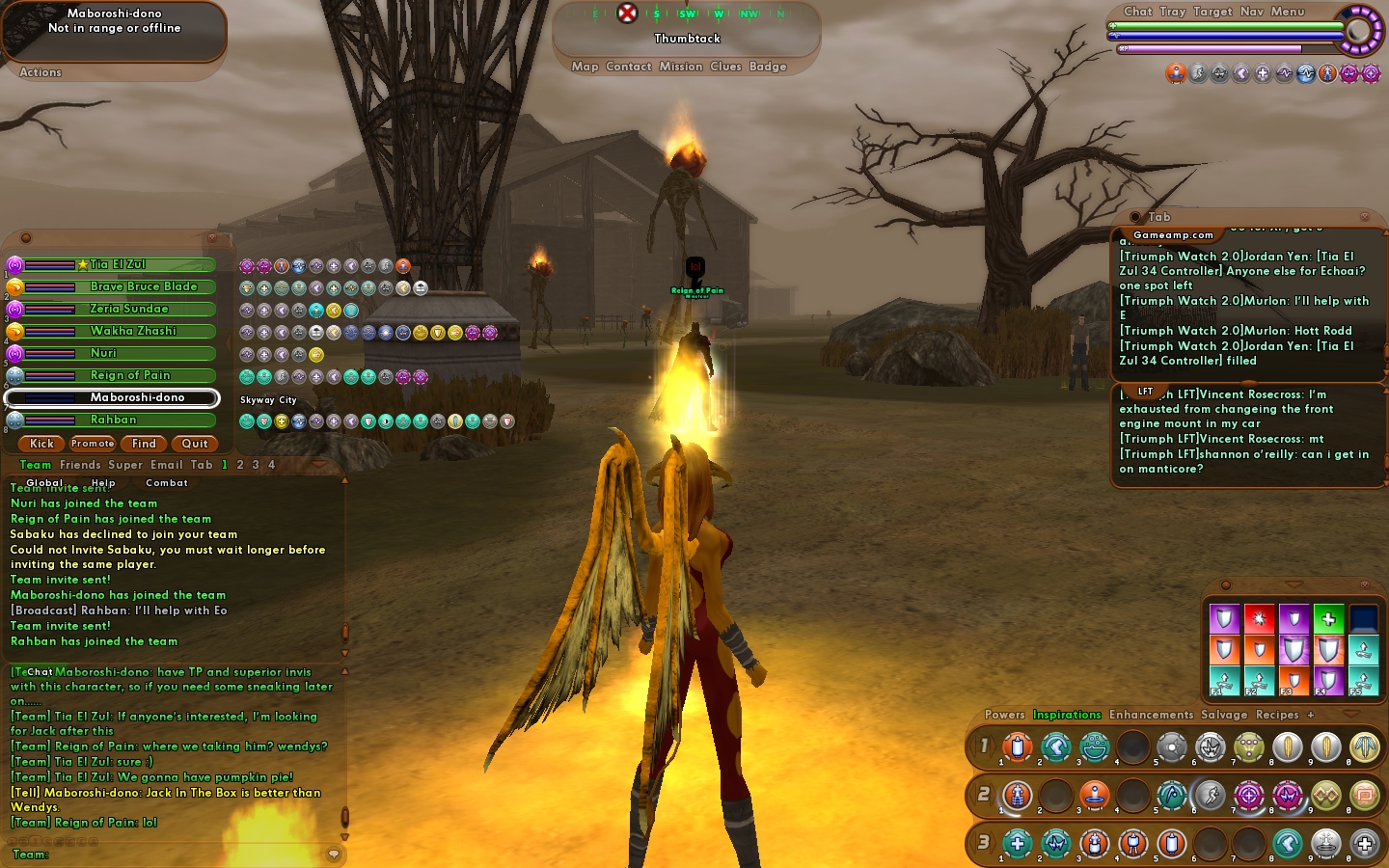Viewport: 1389px width, 868px height.
Task: Switch to the Friends chat tab
Action: [x=80, y=465]
